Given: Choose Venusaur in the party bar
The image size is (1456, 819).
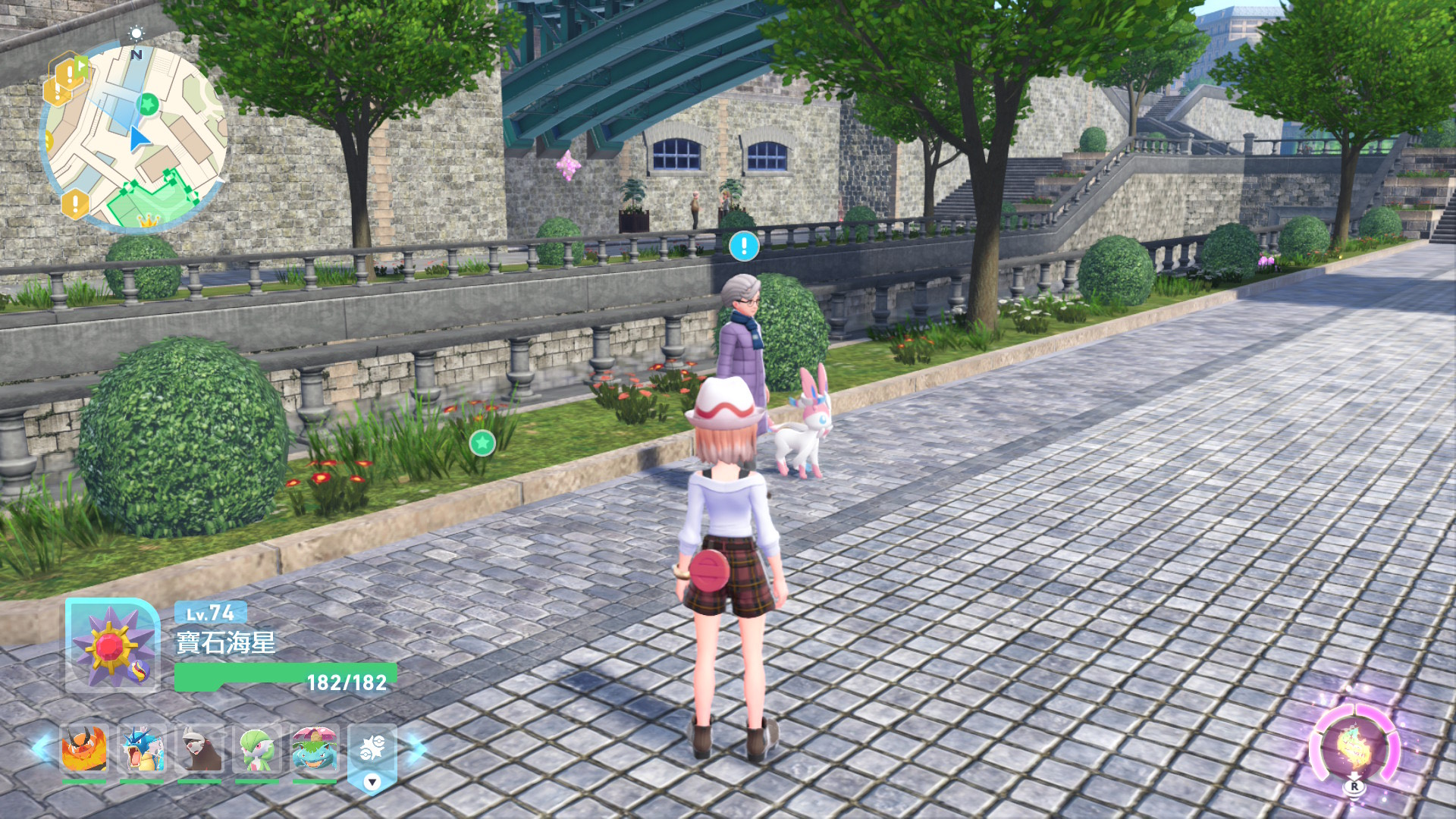Looking at the screenshot, I should click(315, 750).
